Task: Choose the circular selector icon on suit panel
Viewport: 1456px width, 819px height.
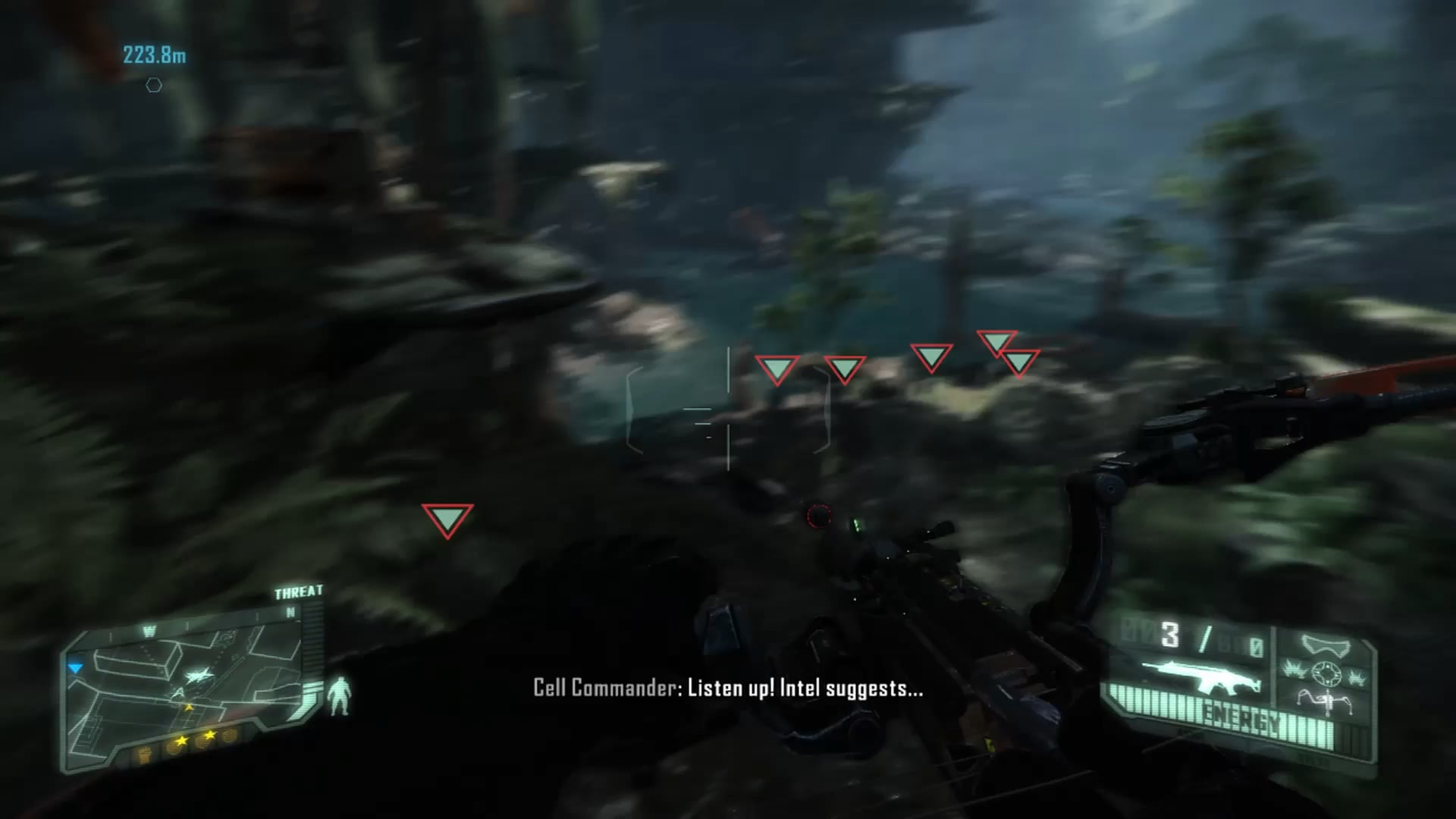Action: coord(1326,673)
